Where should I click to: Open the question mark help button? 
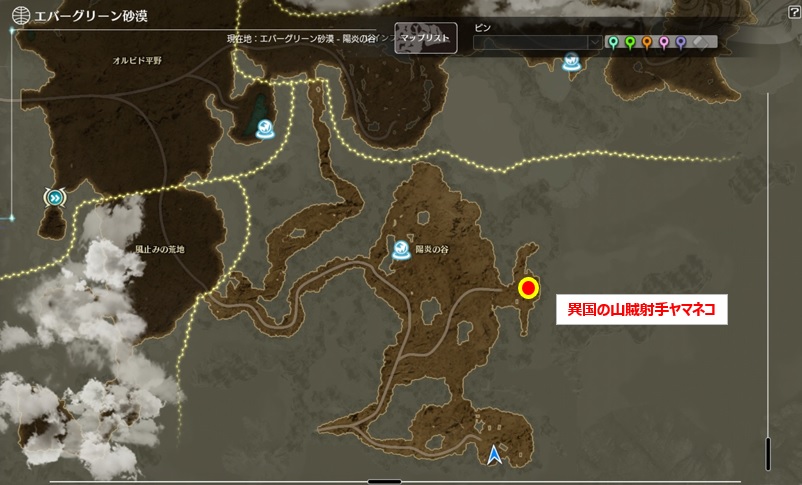coord(791,13)
